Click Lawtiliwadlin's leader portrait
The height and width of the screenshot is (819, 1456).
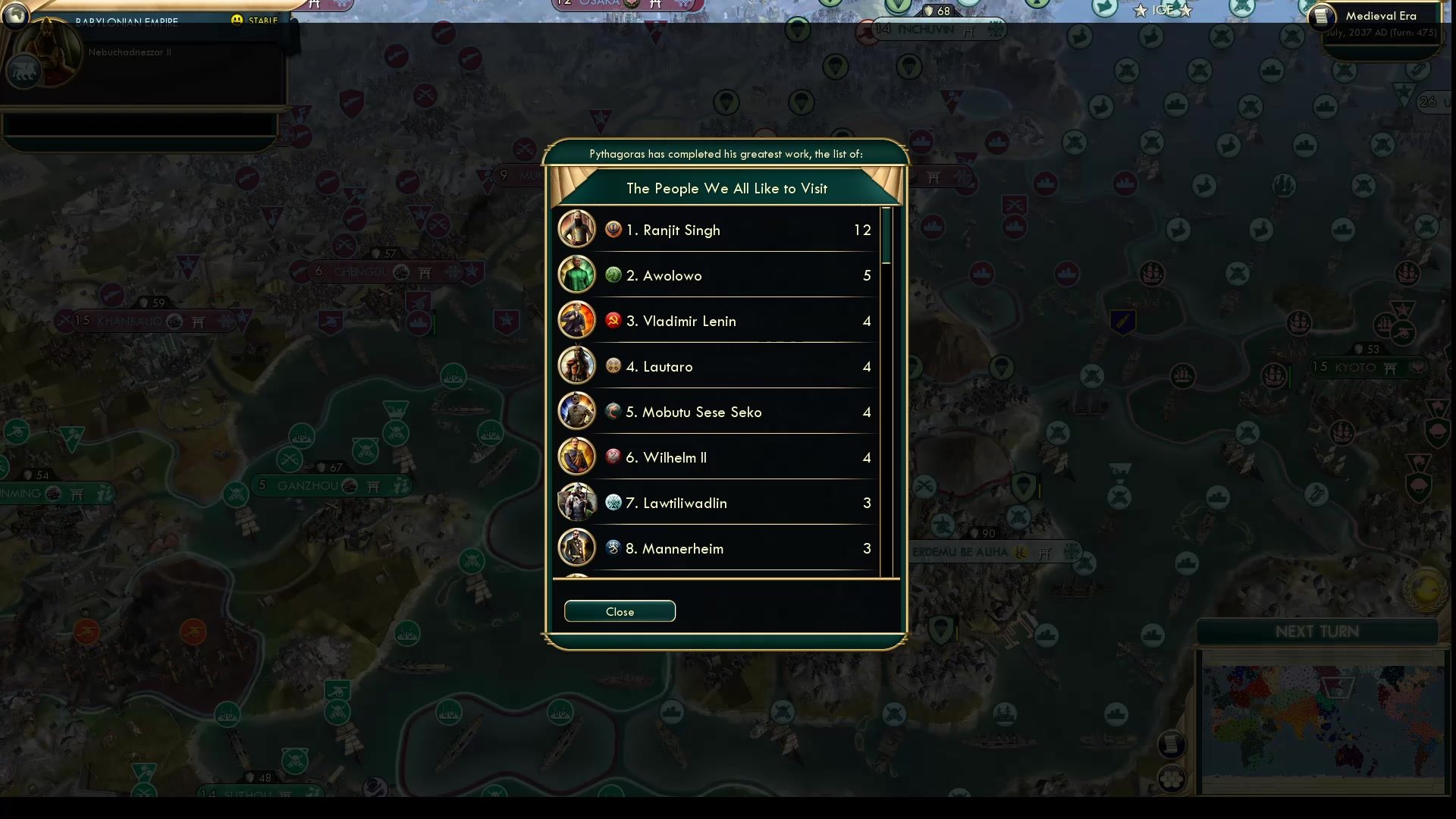point(576,502)
